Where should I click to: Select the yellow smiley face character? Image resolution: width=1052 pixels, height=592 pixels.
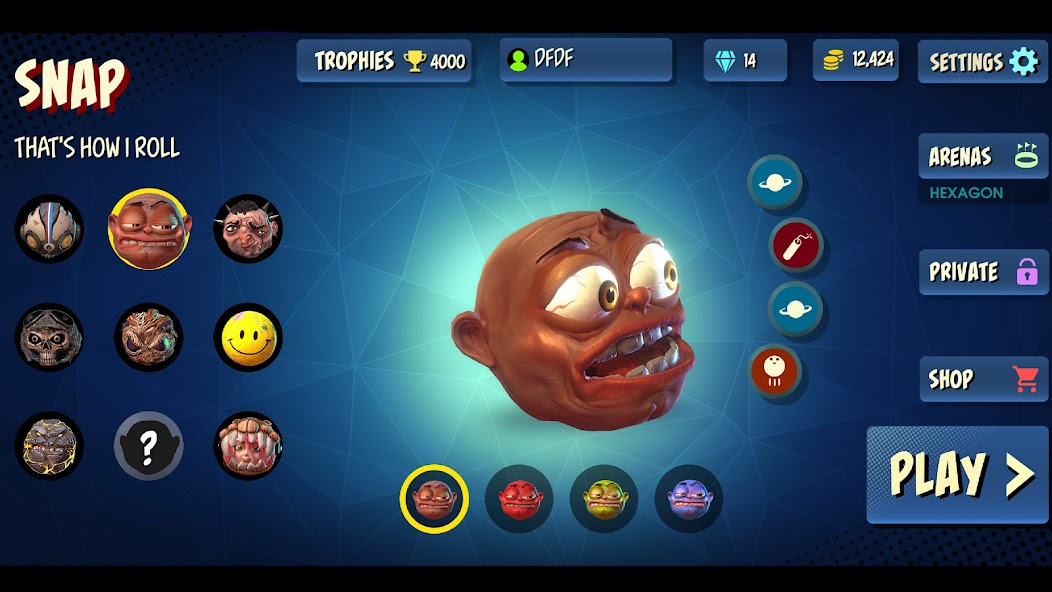[248, 337]
